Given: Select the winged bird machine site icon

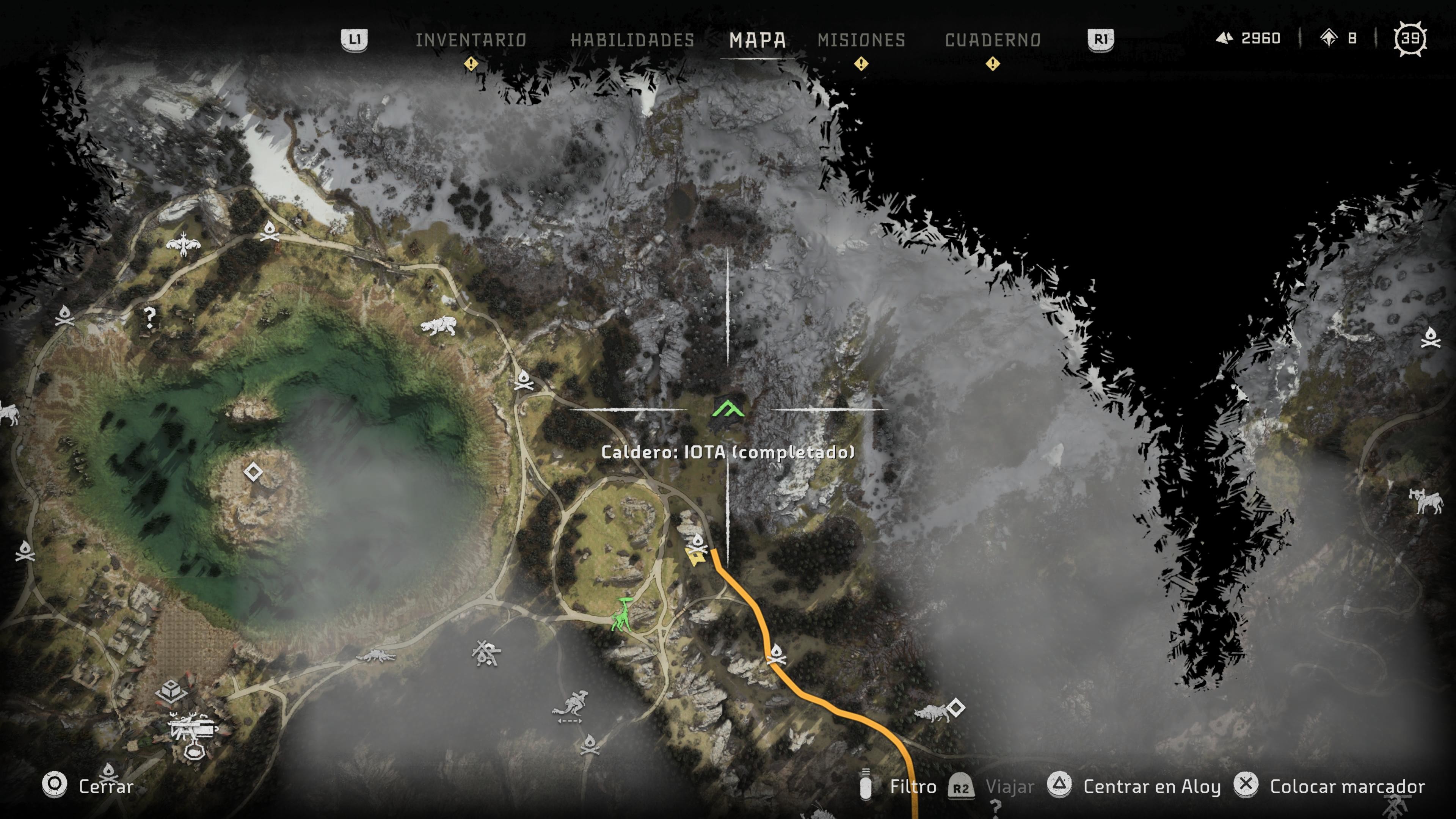Looking at the screenshot, I should click(182, 245).
